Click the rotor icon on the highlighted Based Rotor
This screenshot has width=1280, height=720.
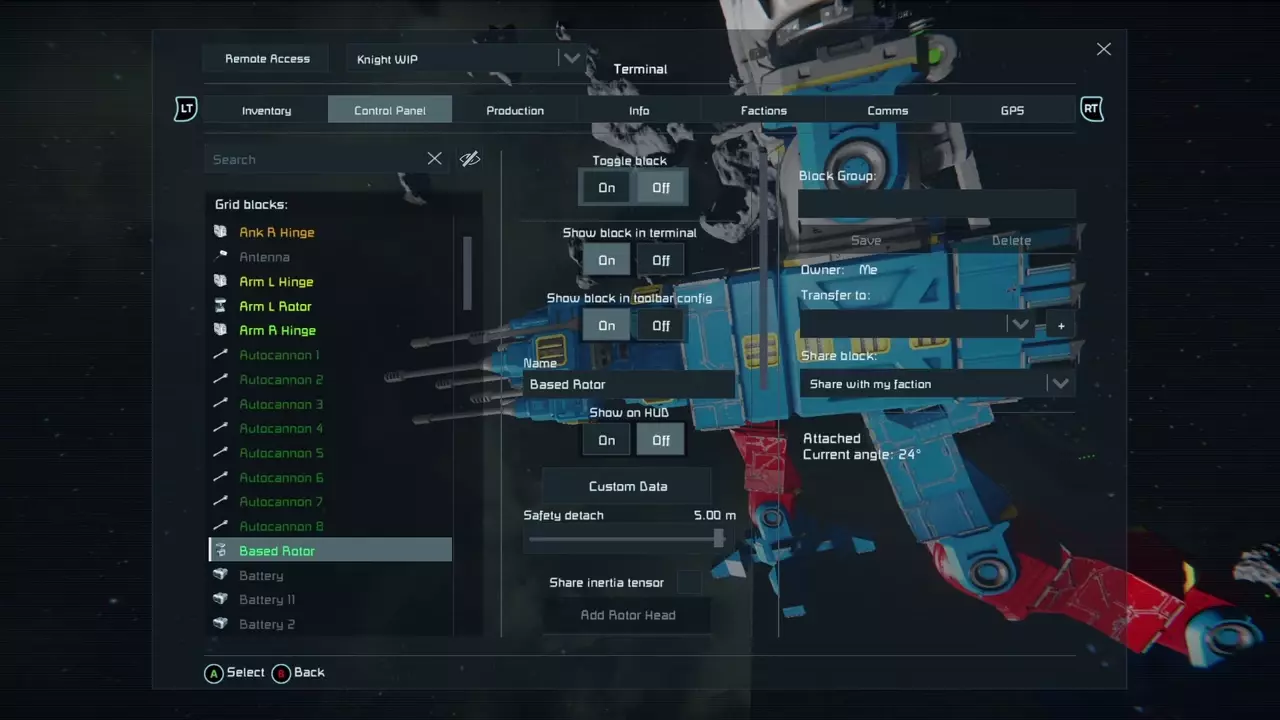click(x=221, y=550)
